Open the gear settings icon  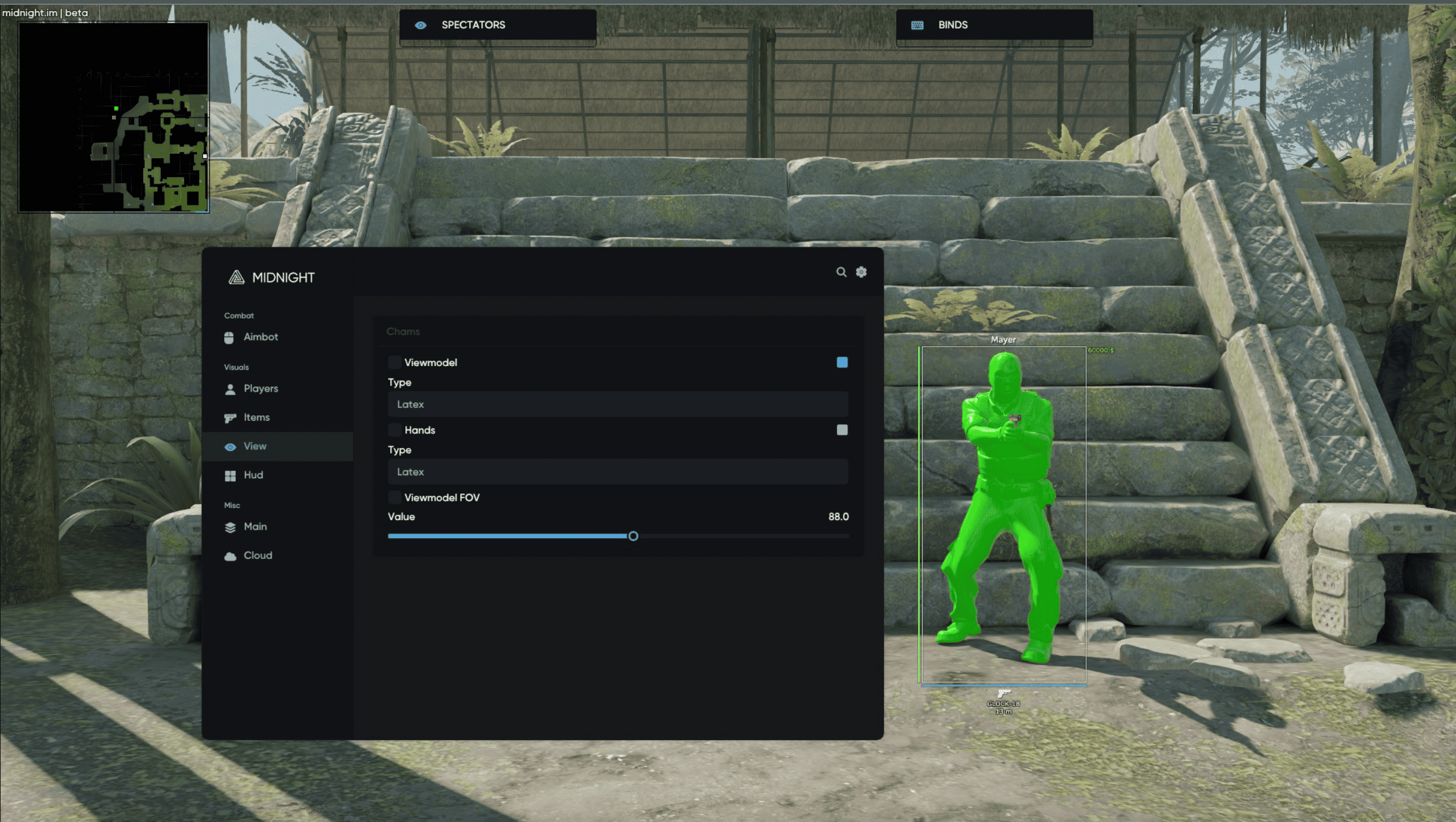point(861,272)
